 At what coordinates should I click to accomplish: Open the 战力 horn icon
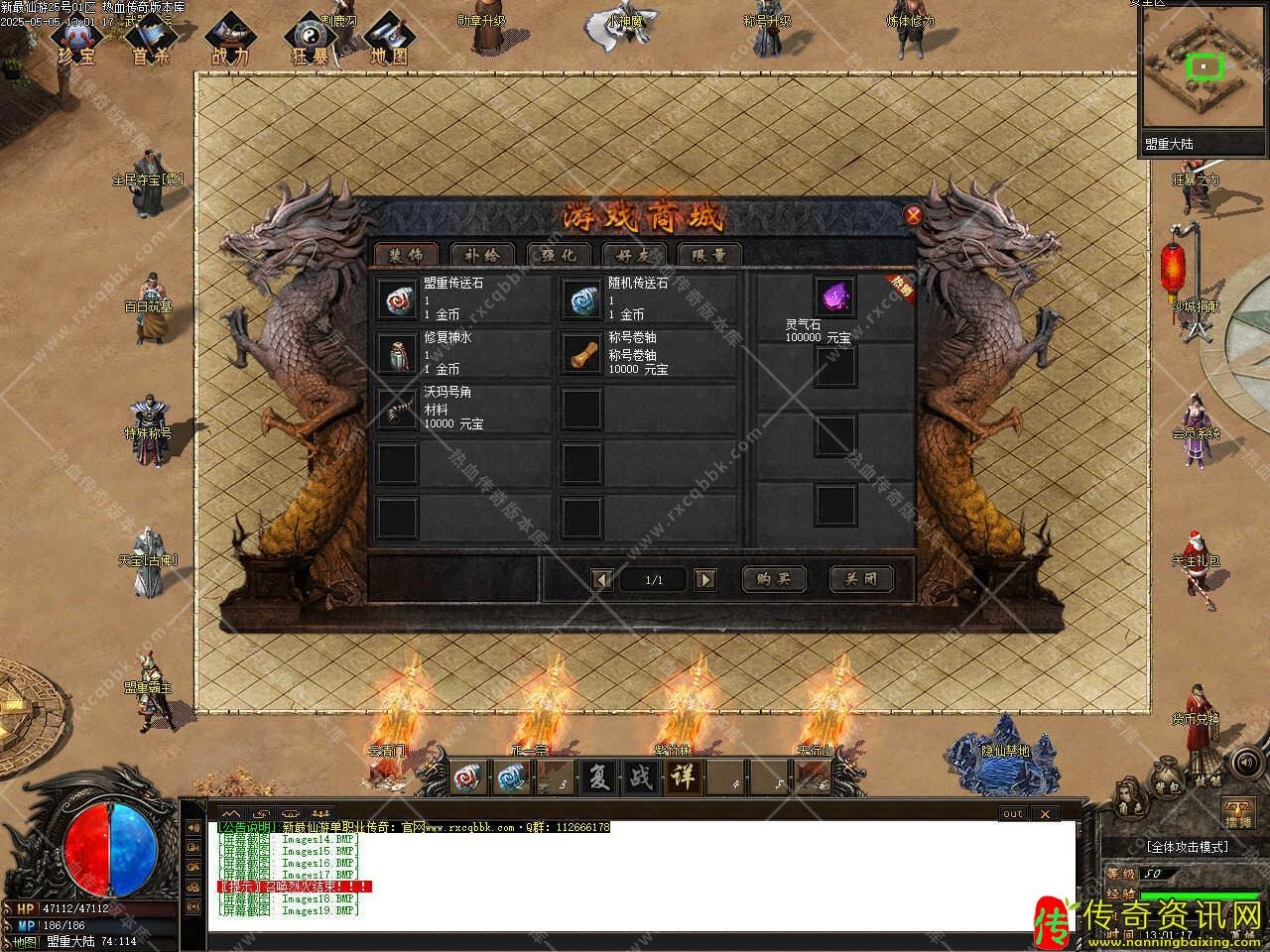click(x=230, y=40)
